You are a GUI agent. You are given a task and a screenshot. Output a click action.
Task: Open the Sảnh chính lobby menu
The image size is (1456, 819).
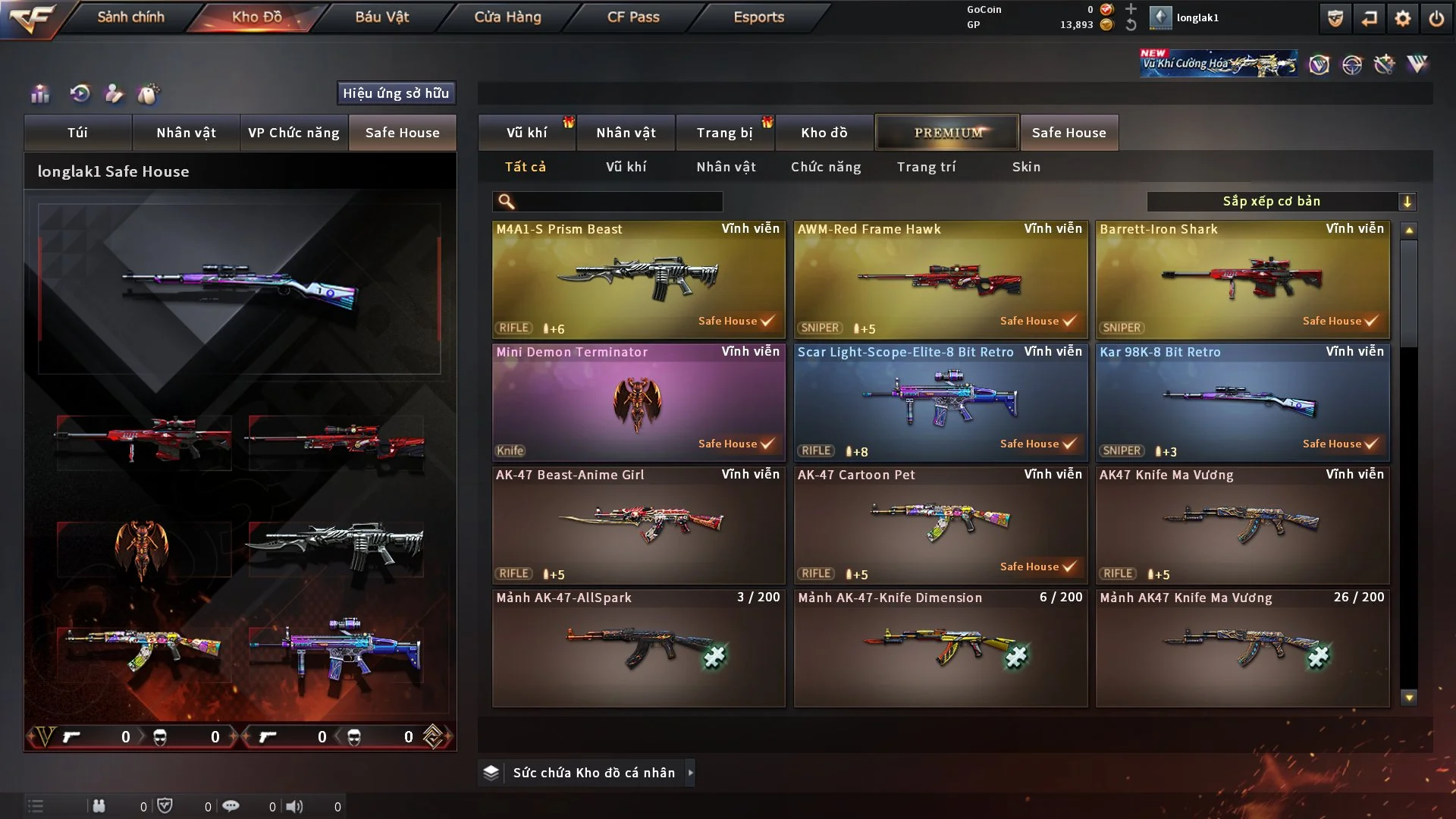click(x=130, y=17)
